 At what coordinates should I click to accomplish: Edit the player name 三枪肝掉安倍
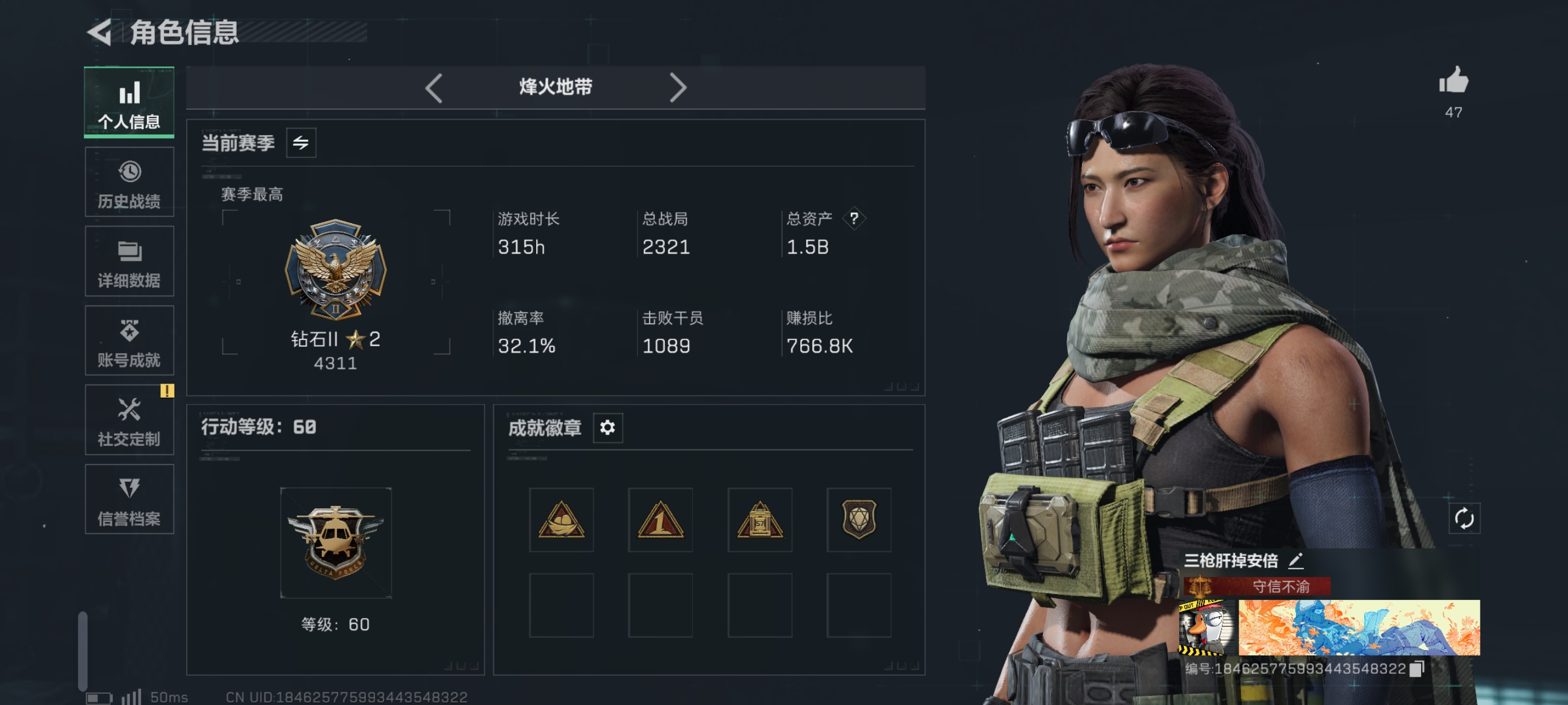(1296, 560)
